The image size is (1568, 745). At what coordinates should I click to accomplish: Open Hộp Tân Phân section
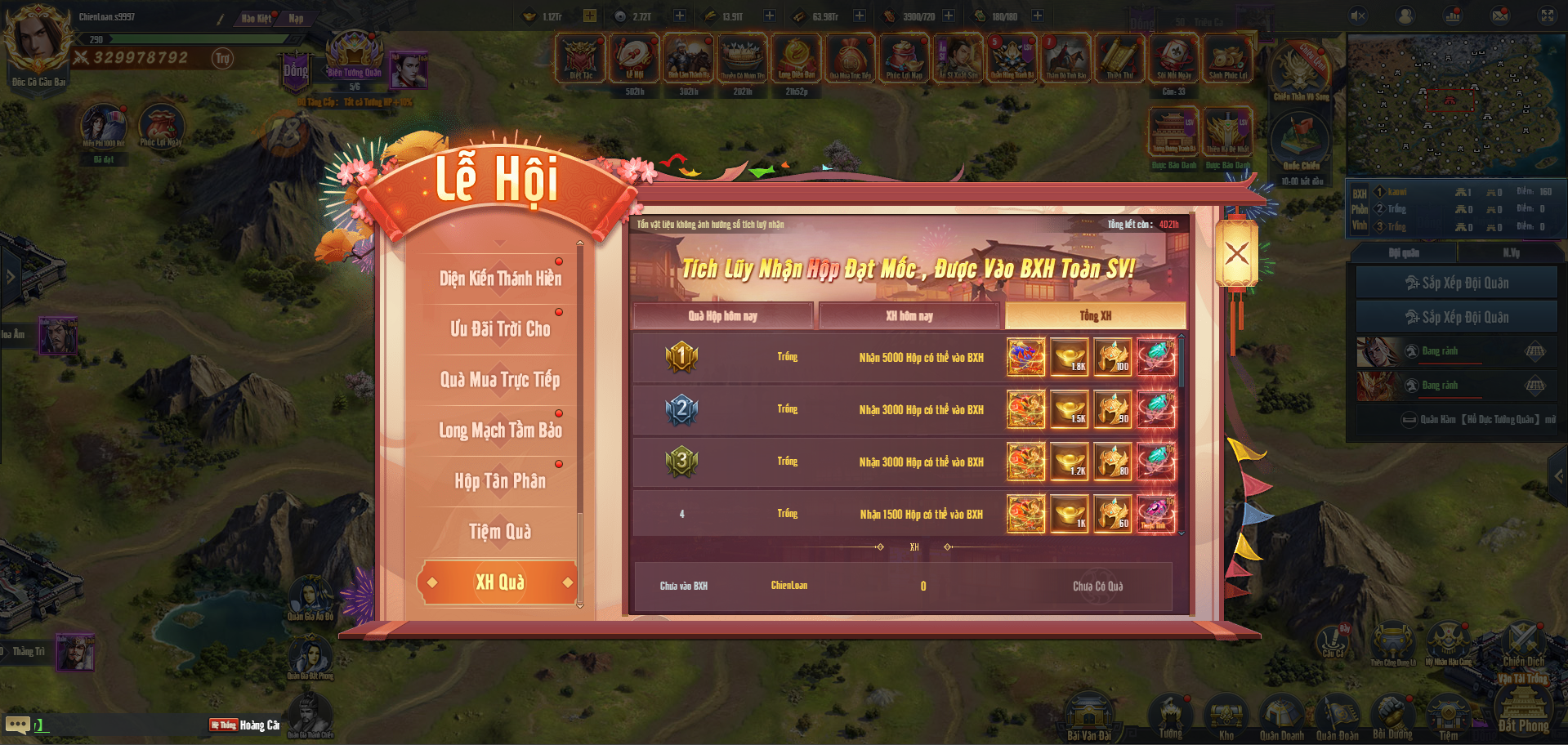click(x=500, y=481)
